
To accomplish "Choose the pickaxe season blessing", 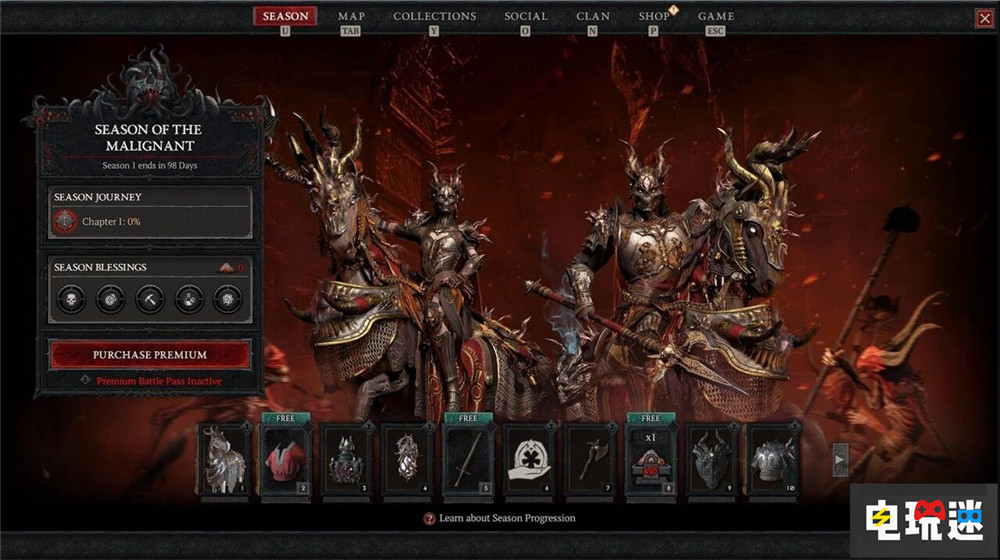I will click(150, 298).
